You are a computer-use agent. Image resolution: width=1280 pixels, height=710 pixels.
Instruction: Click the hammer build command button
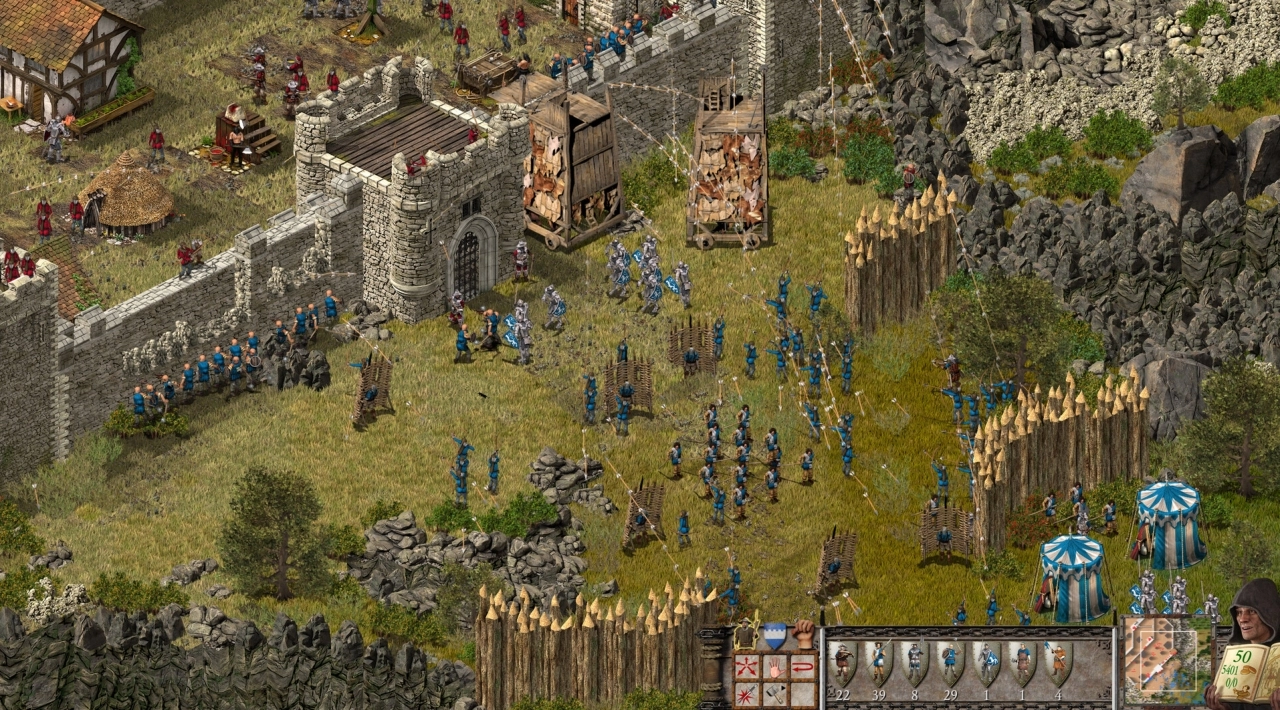point(774,693)
